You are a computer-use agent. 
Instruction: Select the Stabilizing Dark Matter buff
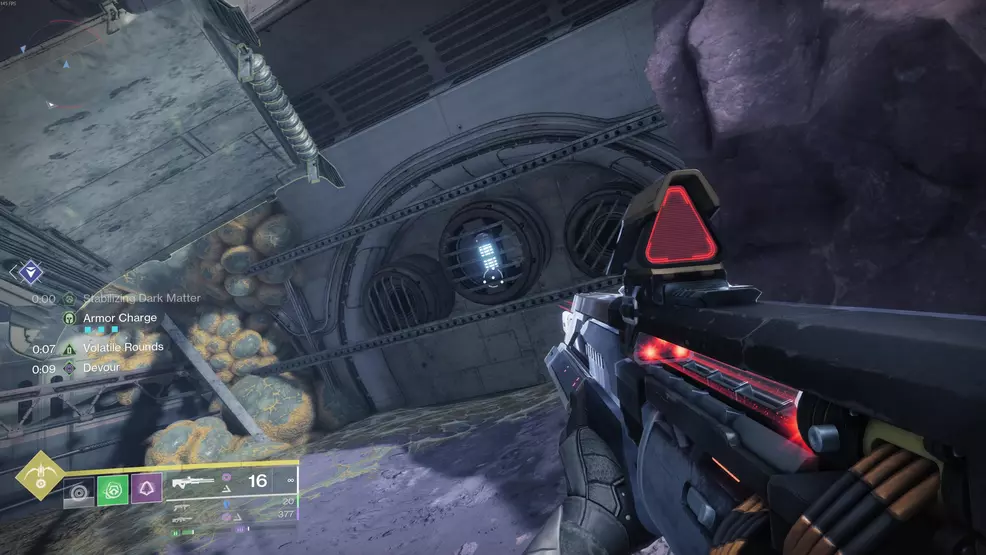pyautogui.click(x=140, y=298)
